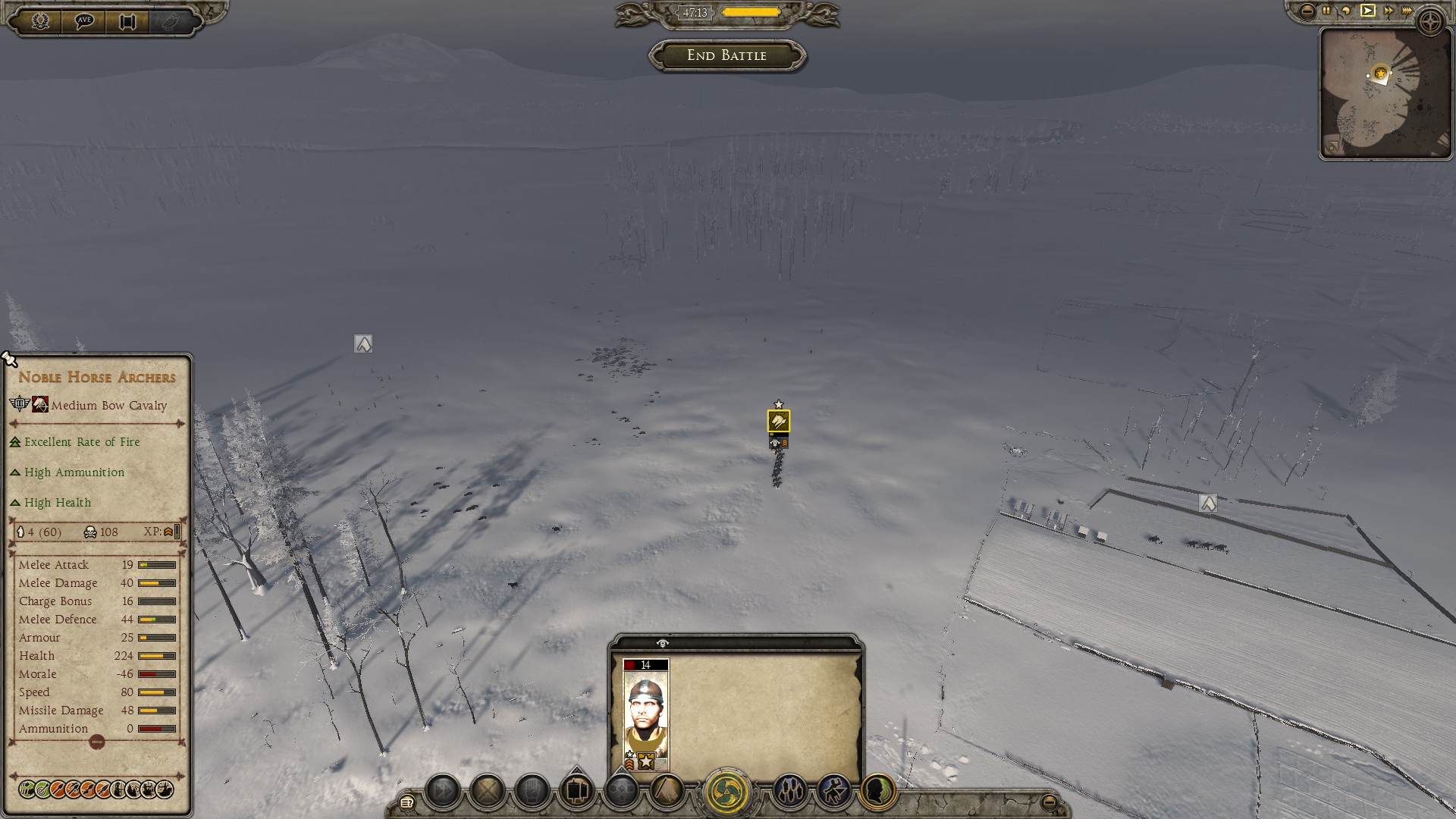
Task: Minimize the top-right speed controls panel
Action: click(1307, 11)
